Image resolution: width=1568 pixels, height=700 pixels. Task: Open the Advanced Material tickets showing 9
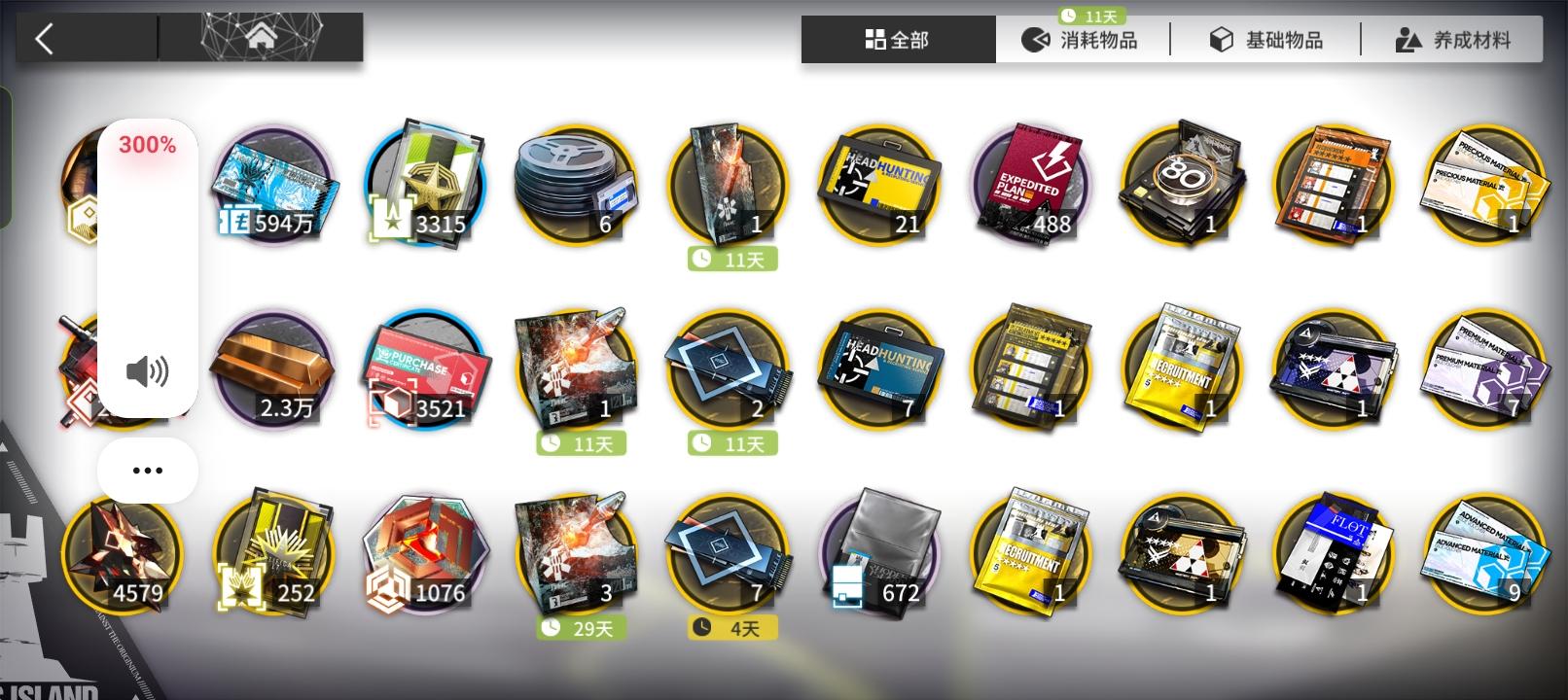[1483, 554]
